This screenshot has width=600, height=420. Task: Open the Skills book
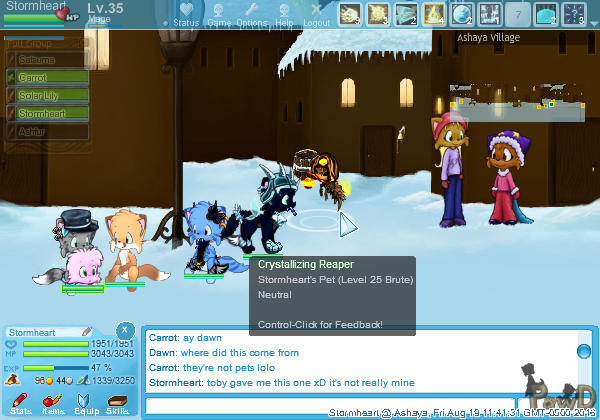coord(117,403)
